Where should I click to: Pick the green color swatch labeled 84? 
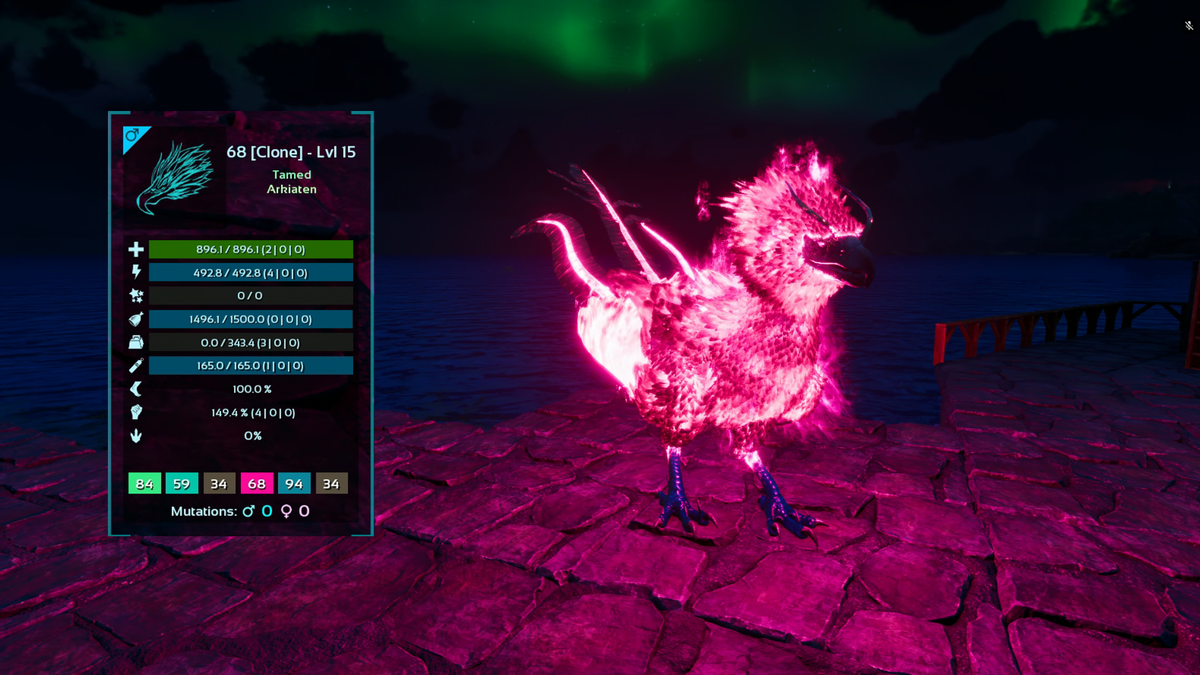point(145,484)
